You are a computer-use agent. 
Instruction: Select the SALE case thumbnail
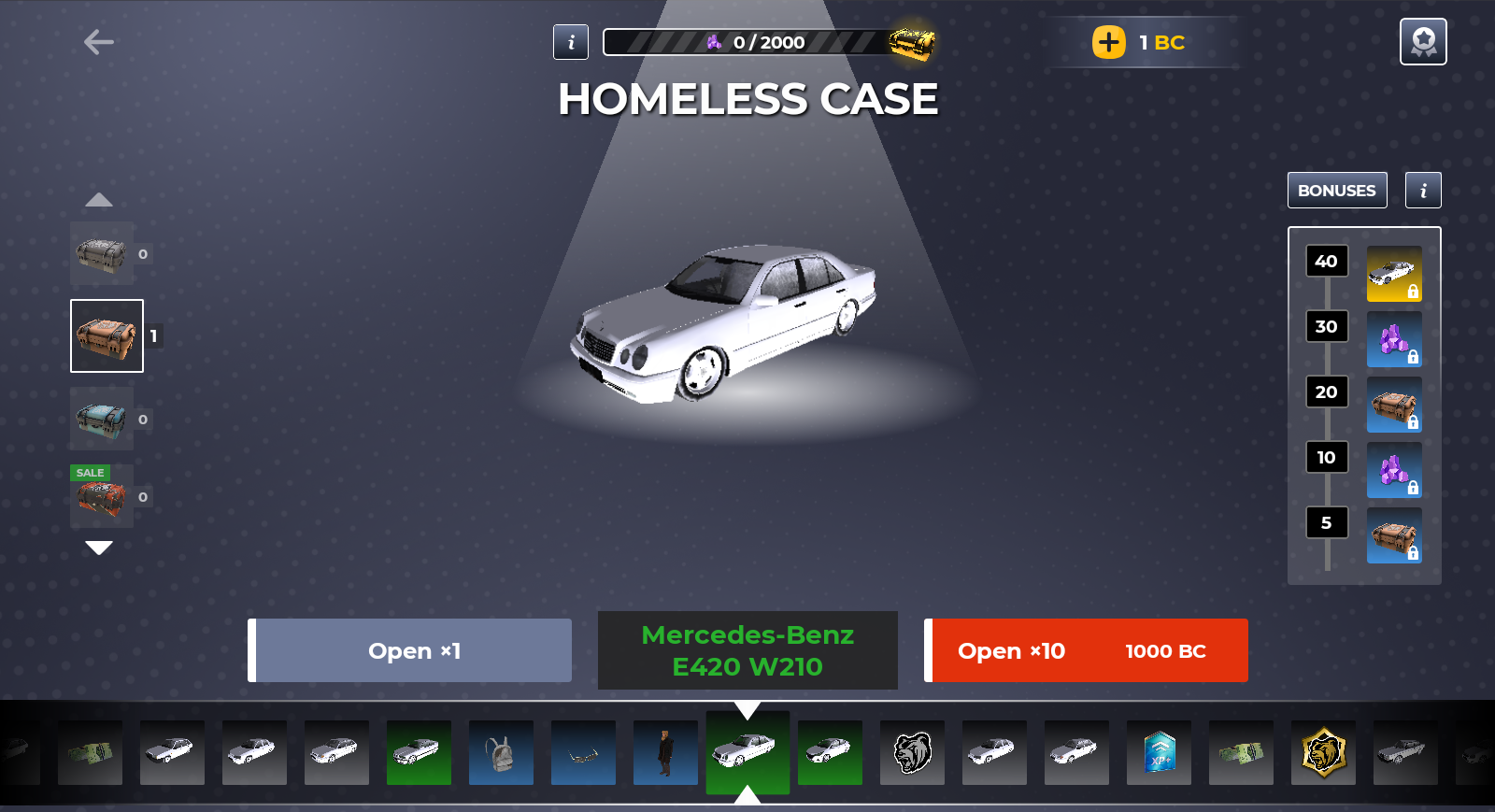tap(102, 497)
